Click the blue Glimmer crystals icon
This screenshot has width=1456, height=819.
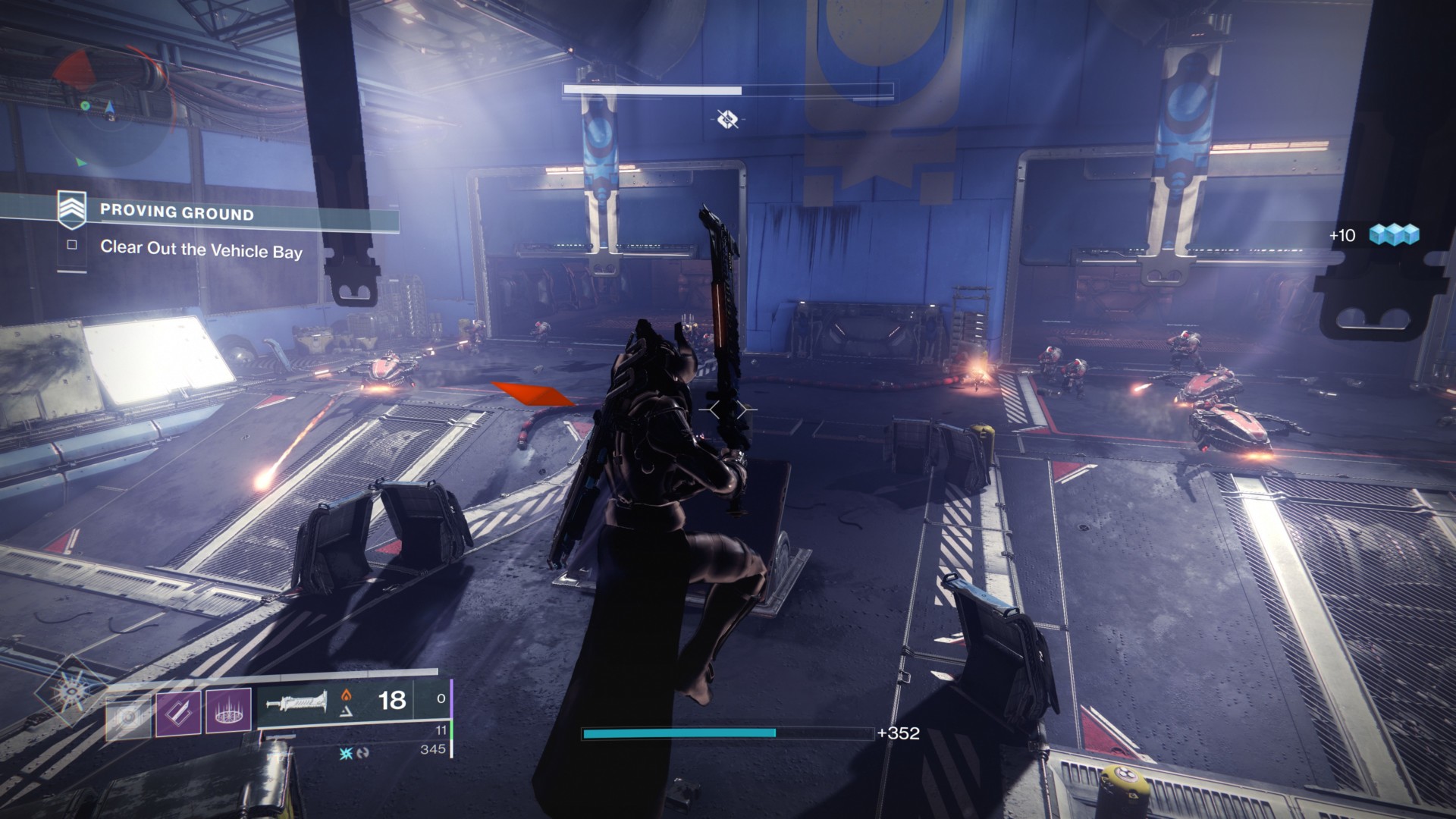pyautogui.click(x=1394, y=236)
